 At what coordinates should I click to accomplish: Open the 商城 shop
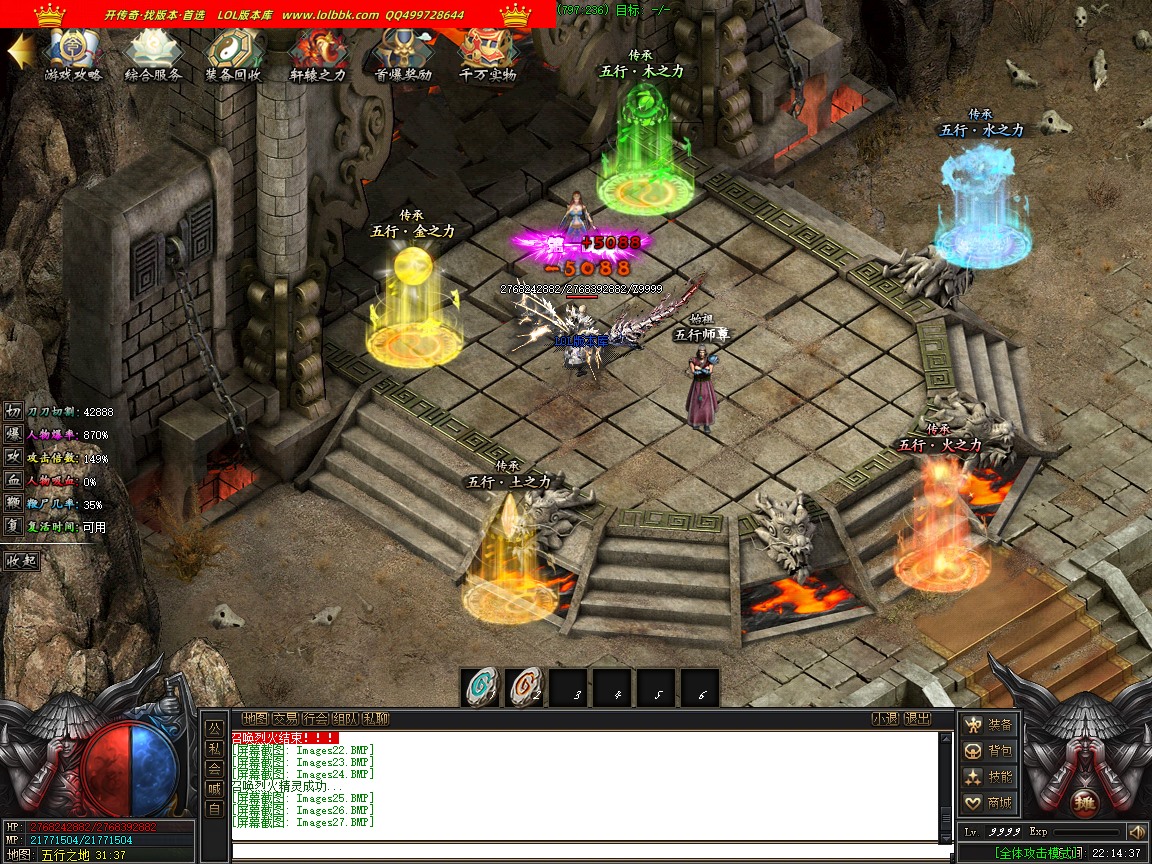(x=989, y=803)
